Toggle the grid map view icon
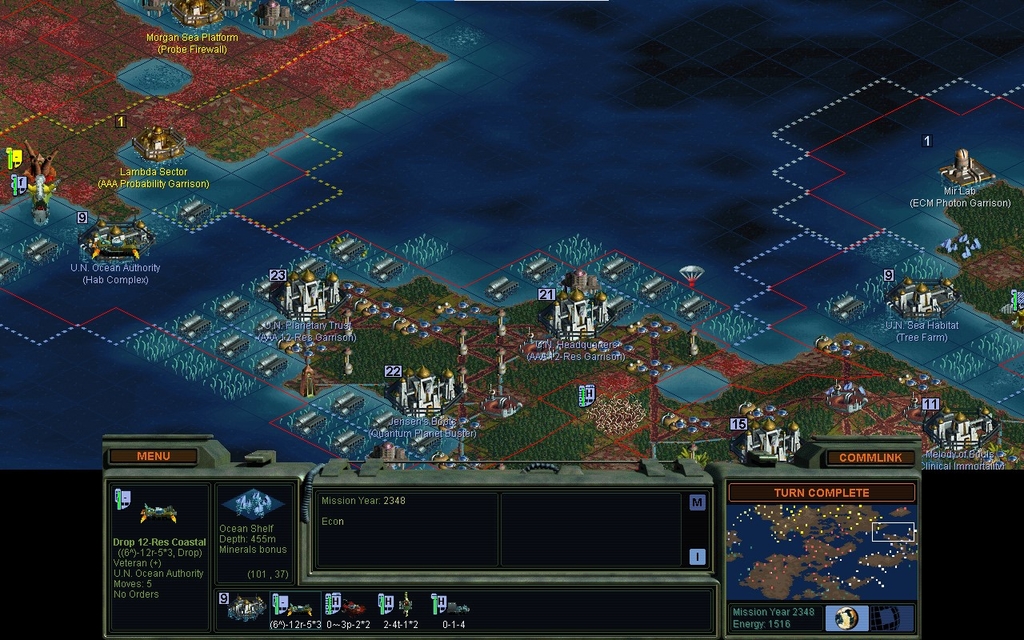The image size is (1024, 640). [883, 617]
